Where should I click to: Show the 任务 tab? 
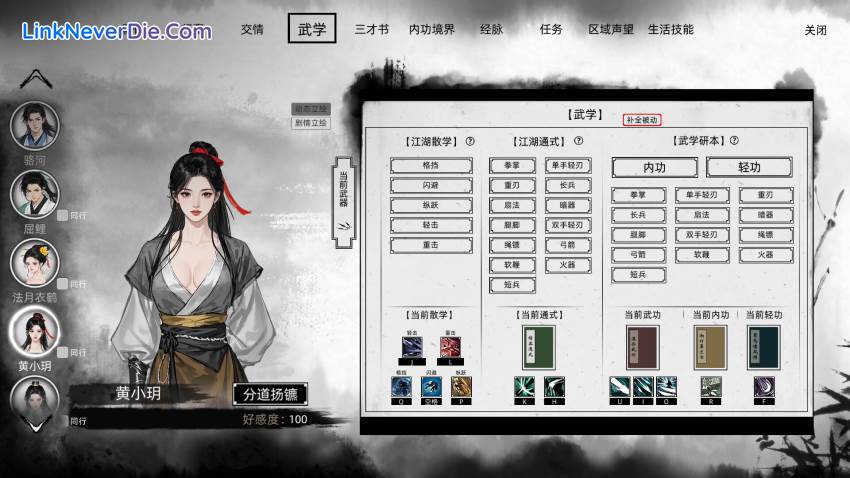tap(551, 29)
